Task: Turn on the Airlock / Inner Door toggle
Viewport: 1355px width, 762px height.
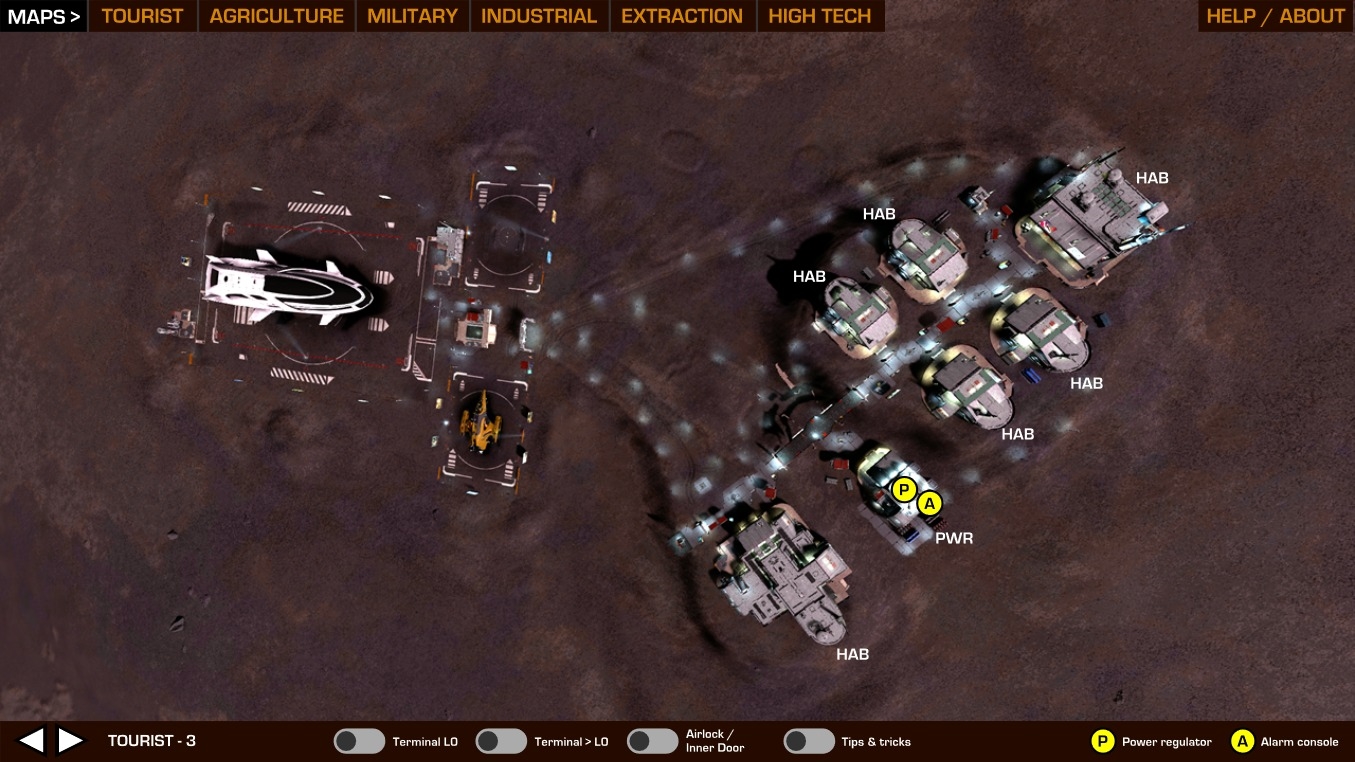Action: coord(653,741)
